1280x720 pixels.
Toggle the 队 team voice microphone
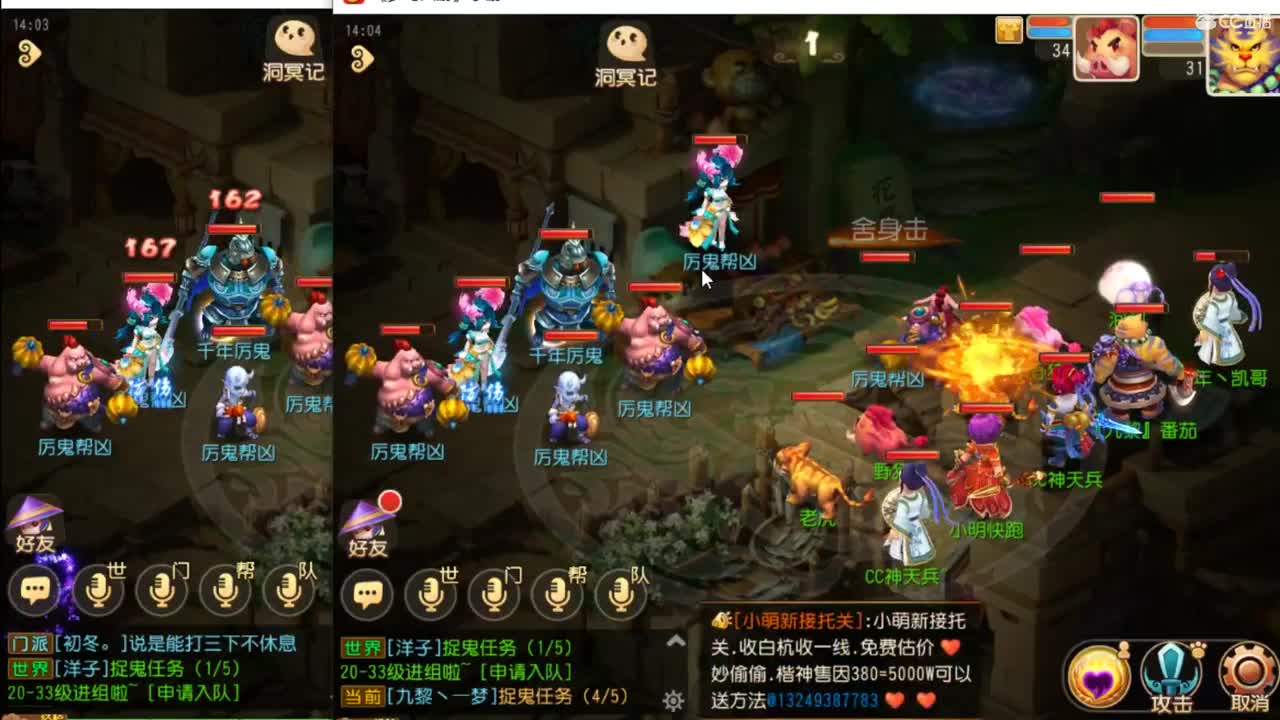click(x=619, y=593)
